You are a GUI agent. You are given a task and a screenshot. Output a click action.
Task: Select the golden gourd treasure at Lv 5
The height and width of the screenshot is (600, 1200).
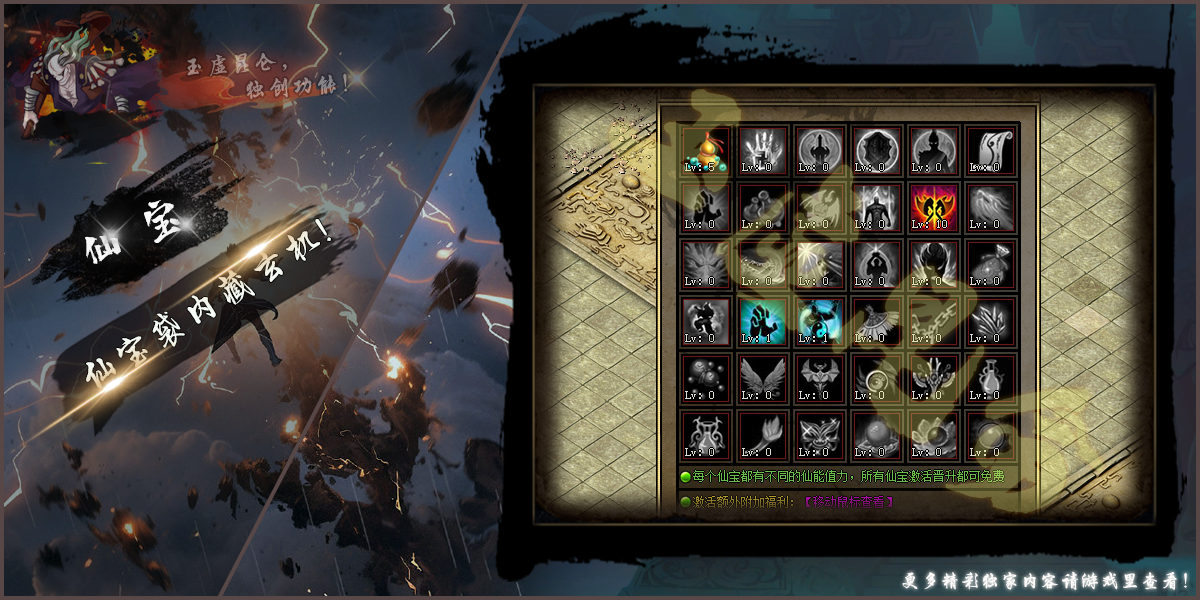pyautogui.click(x=706, y=151)
